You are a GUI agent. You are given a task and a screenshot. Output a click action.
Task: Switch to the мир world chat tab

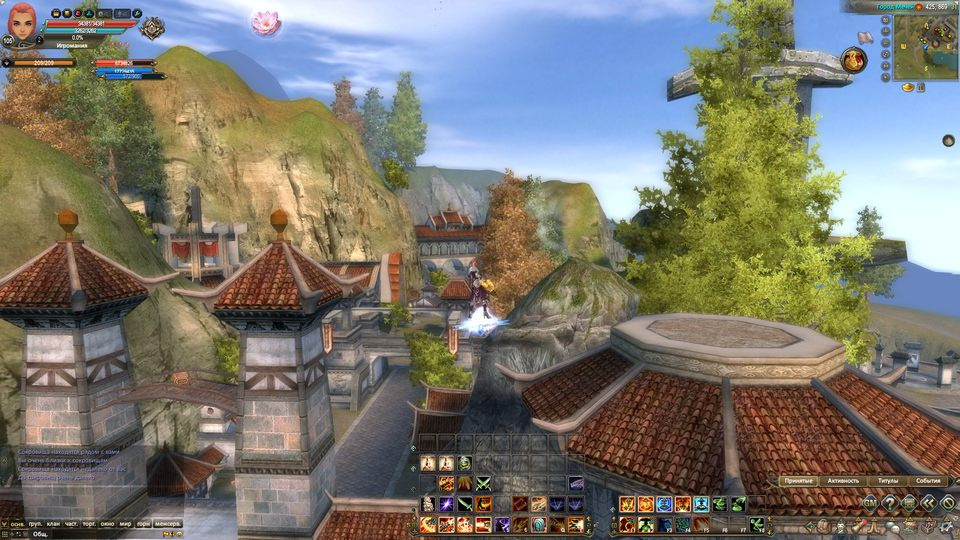click(125, 524)
